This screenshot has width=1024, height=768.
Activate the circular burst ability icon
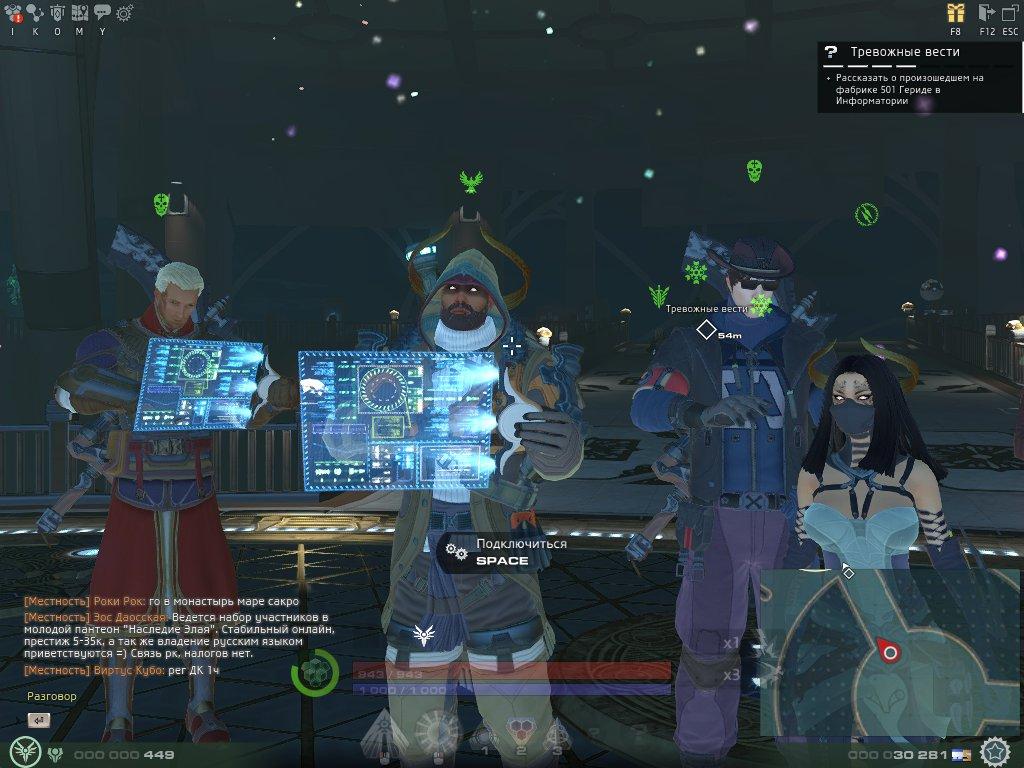[x=437, y=731]
